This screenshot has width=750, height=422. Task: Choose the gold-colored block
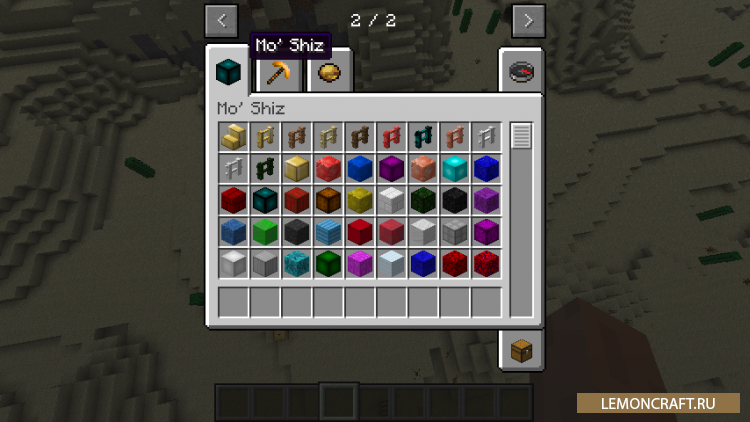(297, 169)
